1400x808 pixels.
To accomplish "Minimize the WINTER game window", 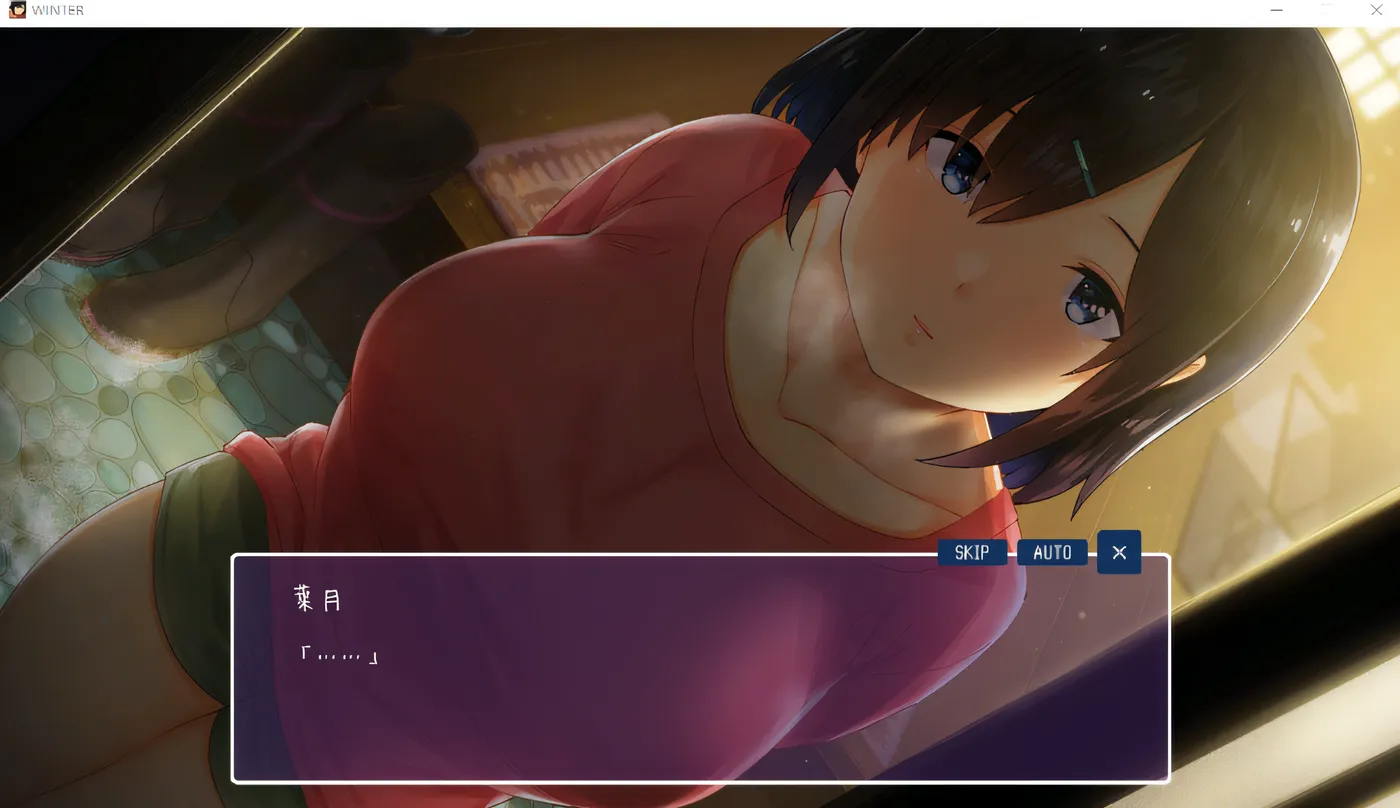I will 1276,10.
